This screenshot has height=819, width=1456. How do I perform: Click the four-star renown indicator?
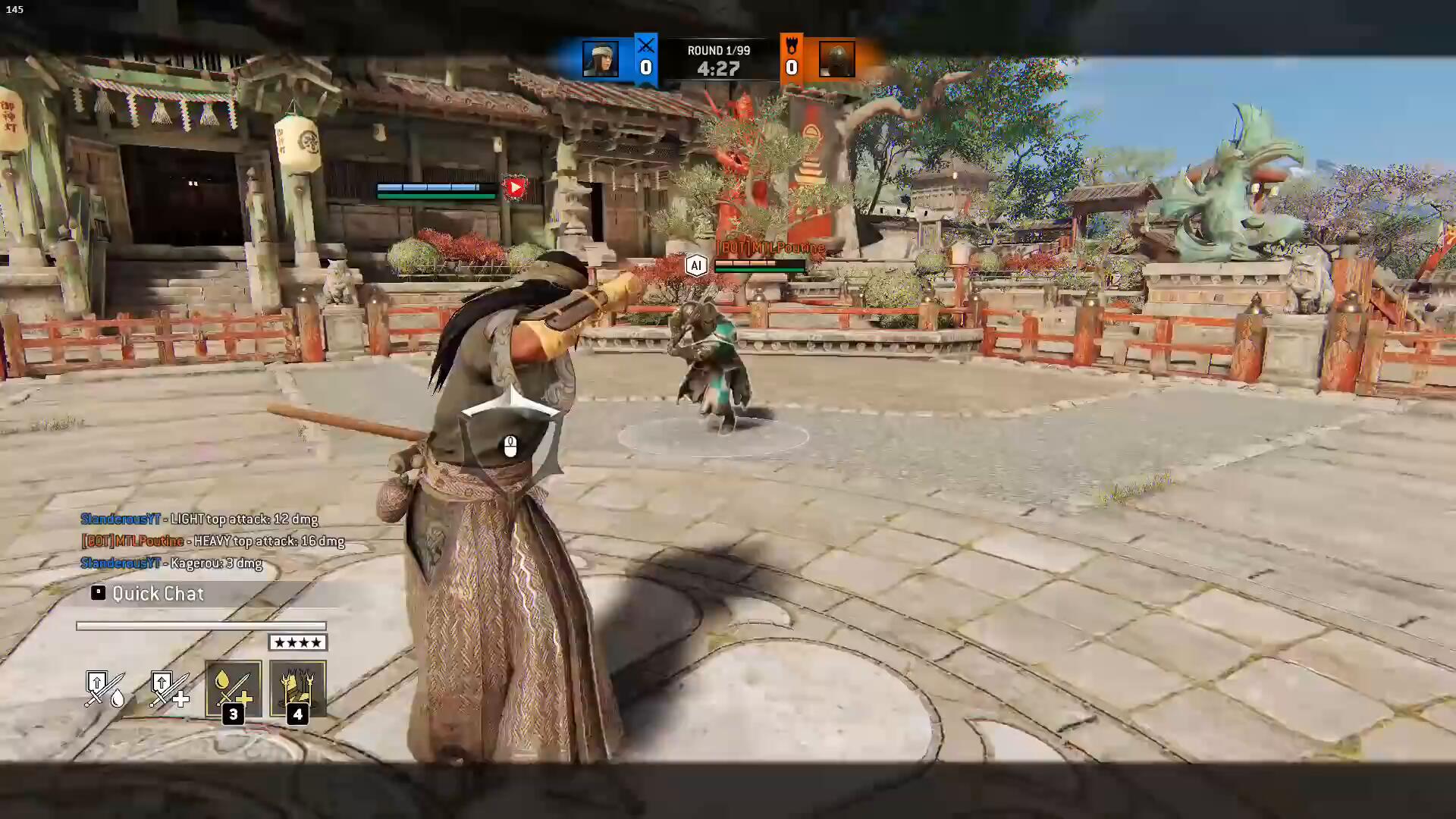298,643
